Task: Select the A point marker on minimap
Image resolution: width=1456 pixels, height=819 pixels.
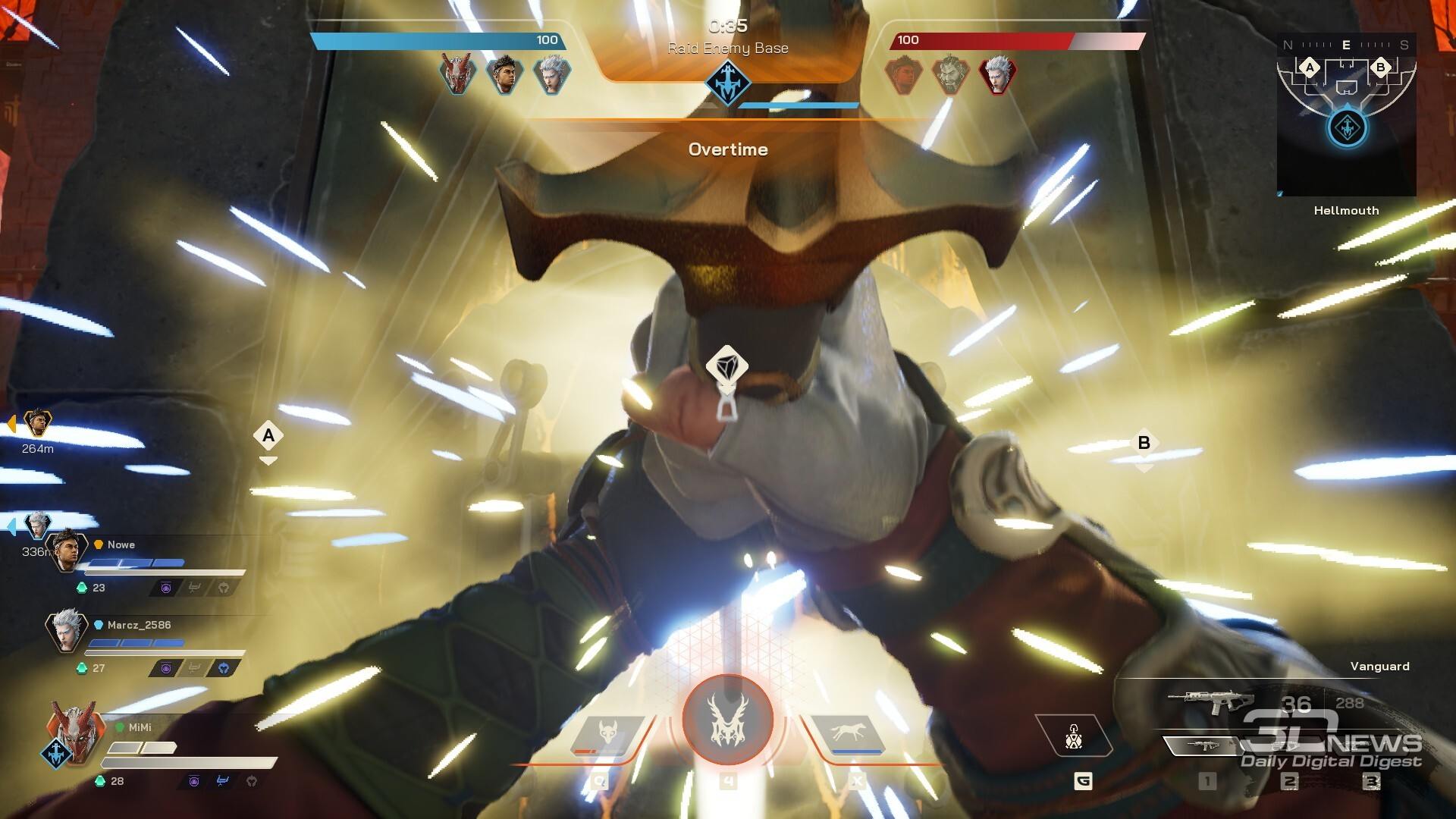Action: pyautogui.click(x=1310, y=67)
